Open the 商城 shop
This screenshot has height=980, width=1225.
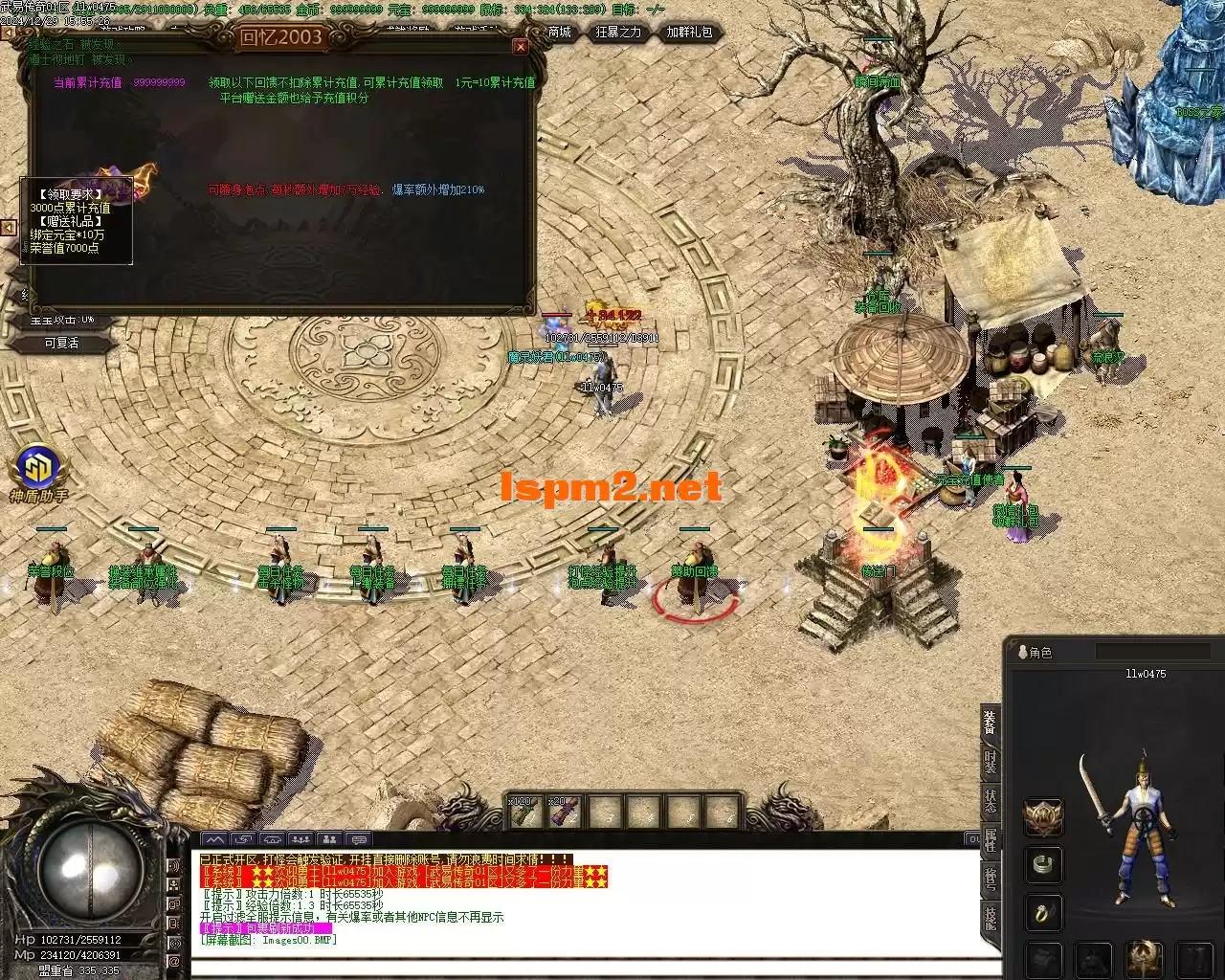560,33
